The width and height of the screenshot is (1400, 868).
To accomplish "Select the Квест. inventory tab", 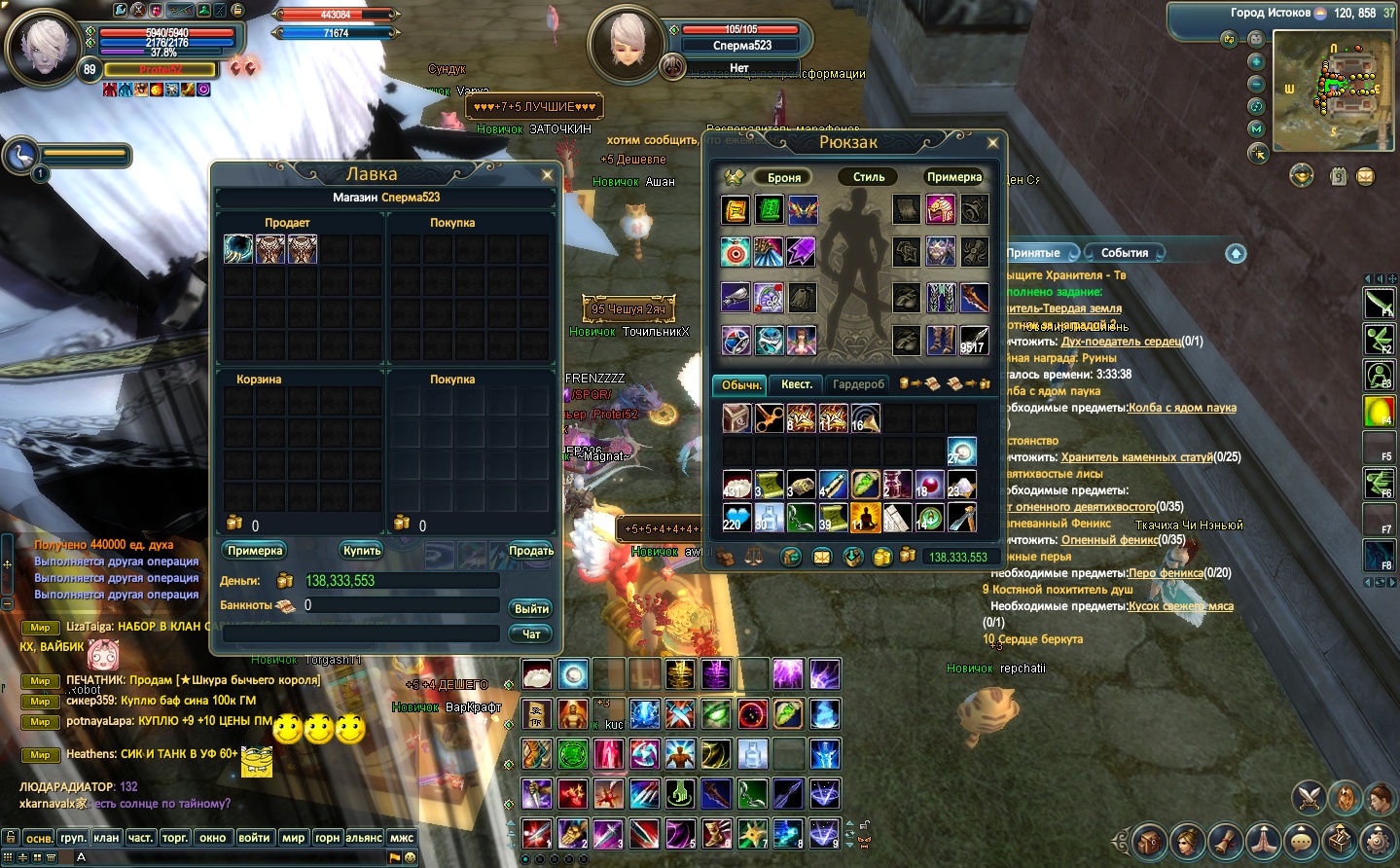I will pos(797,384).
